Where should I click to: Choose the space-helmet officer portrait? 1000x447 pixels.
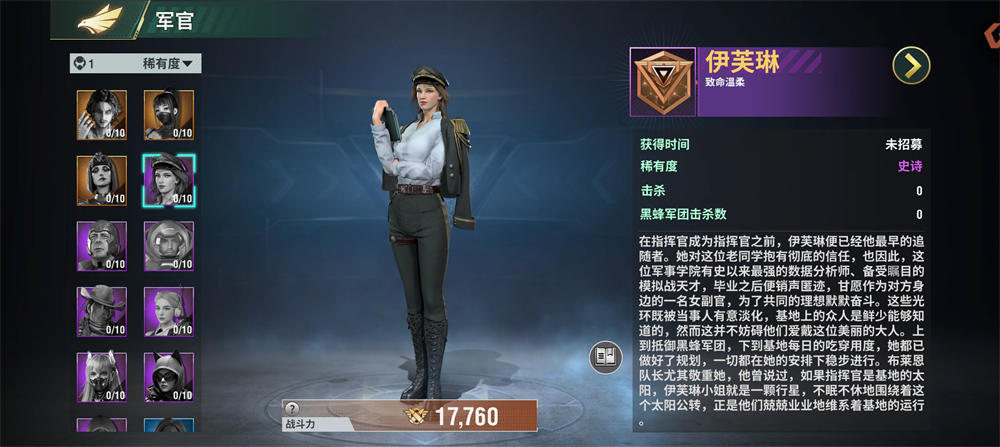click(168, 245)
